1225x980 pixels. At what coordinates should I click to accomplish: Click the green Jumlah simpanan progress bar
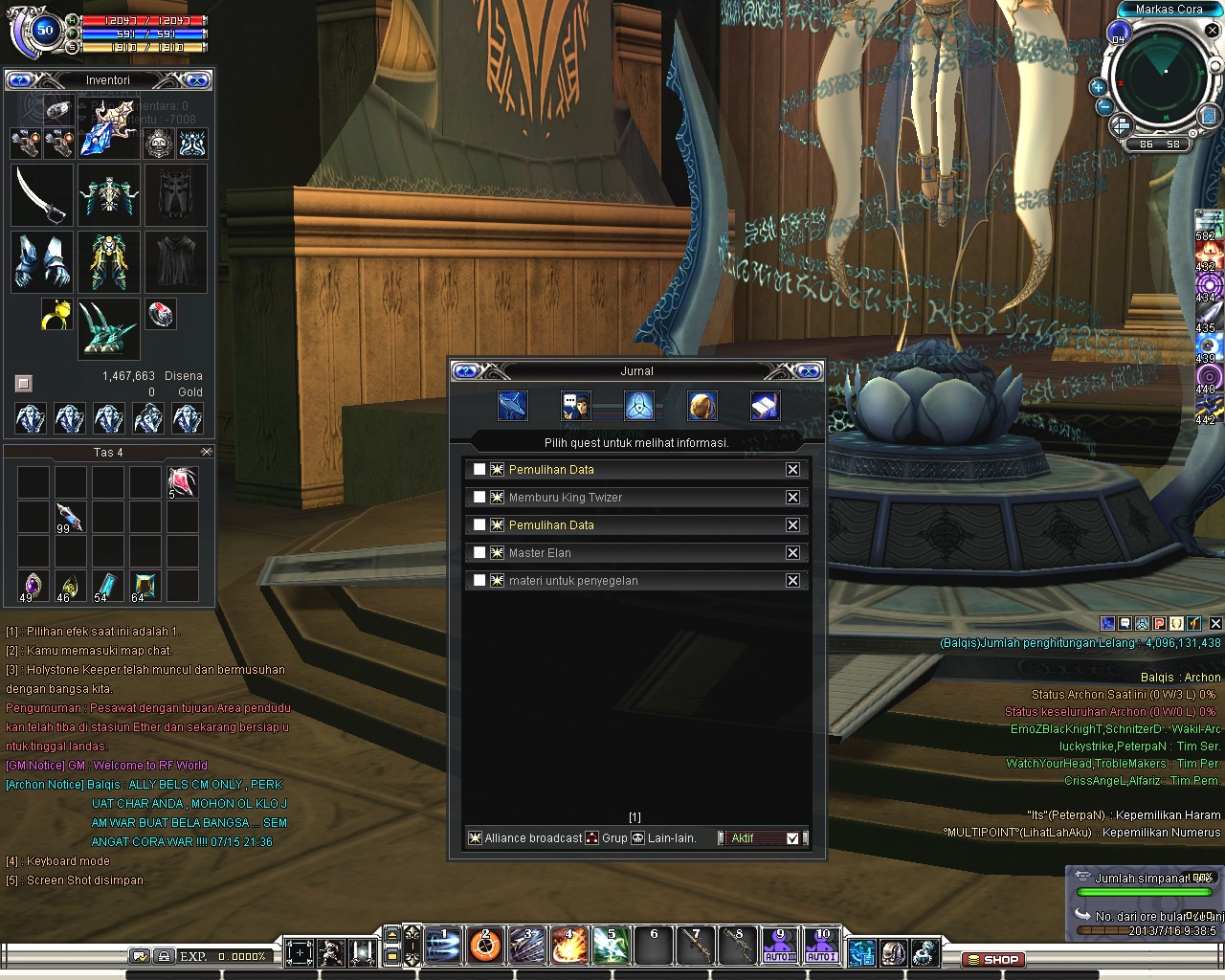1145,890
